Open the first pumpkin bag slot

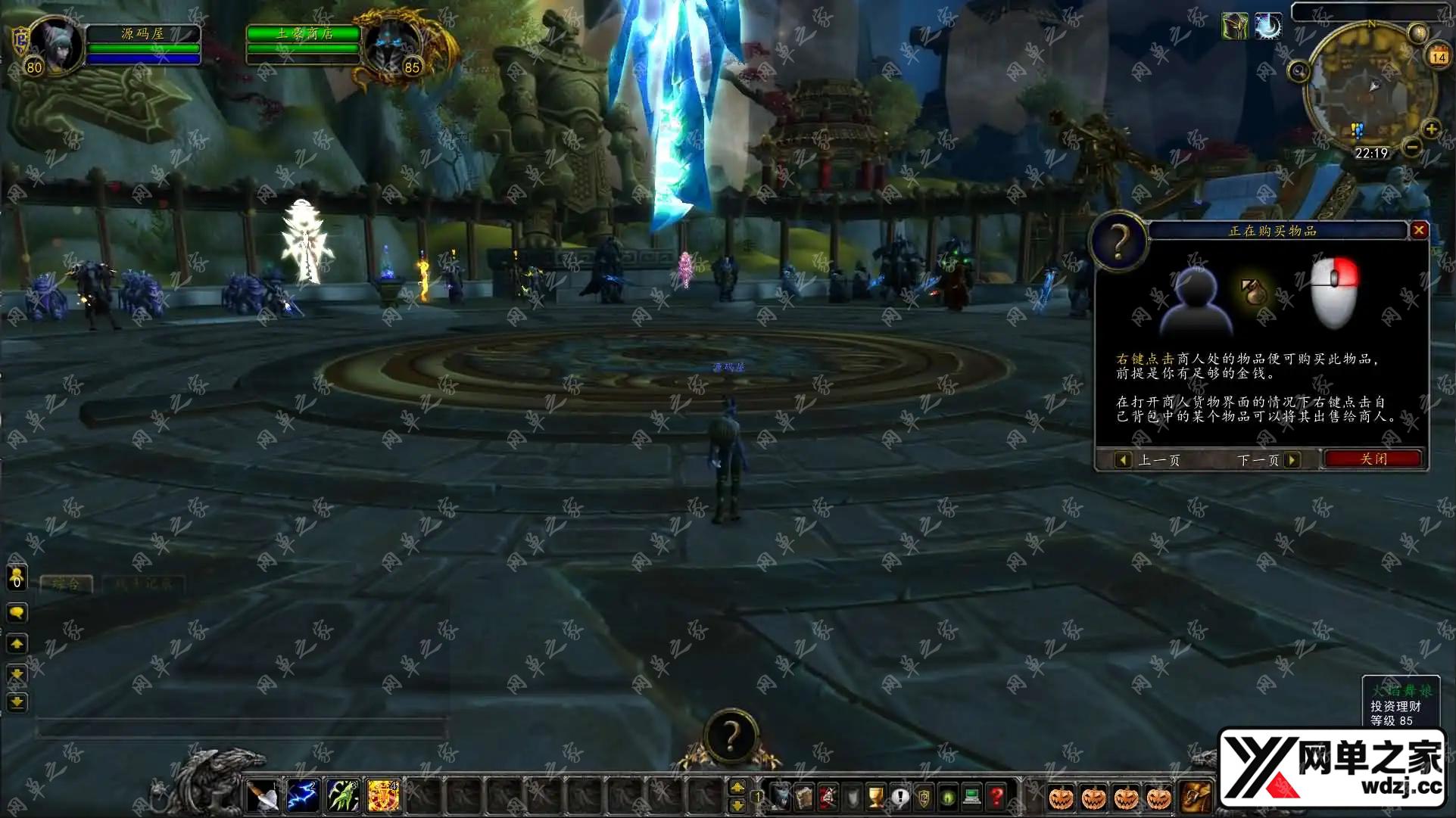point(1061,798)
